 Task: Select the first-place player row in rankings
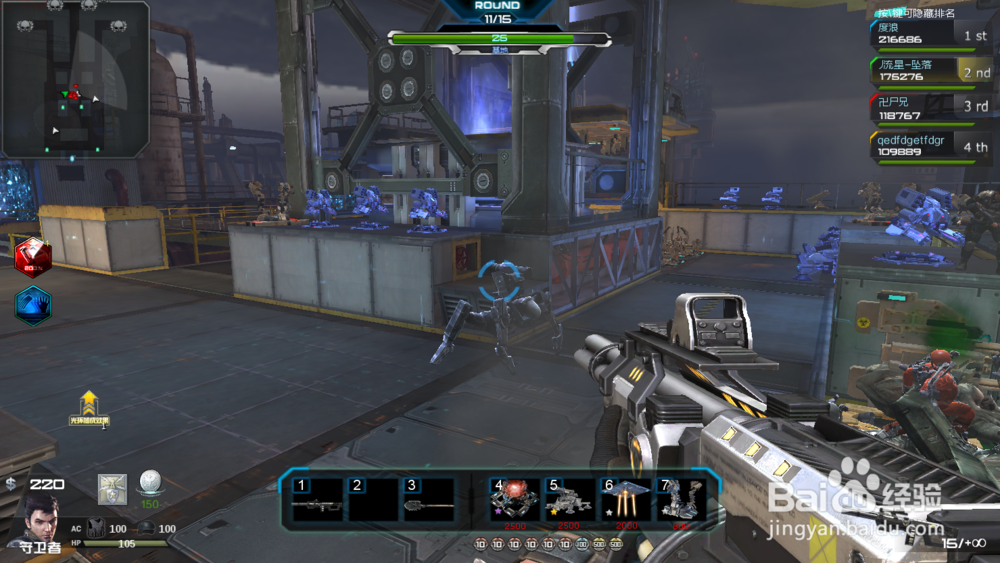(932, 35)
